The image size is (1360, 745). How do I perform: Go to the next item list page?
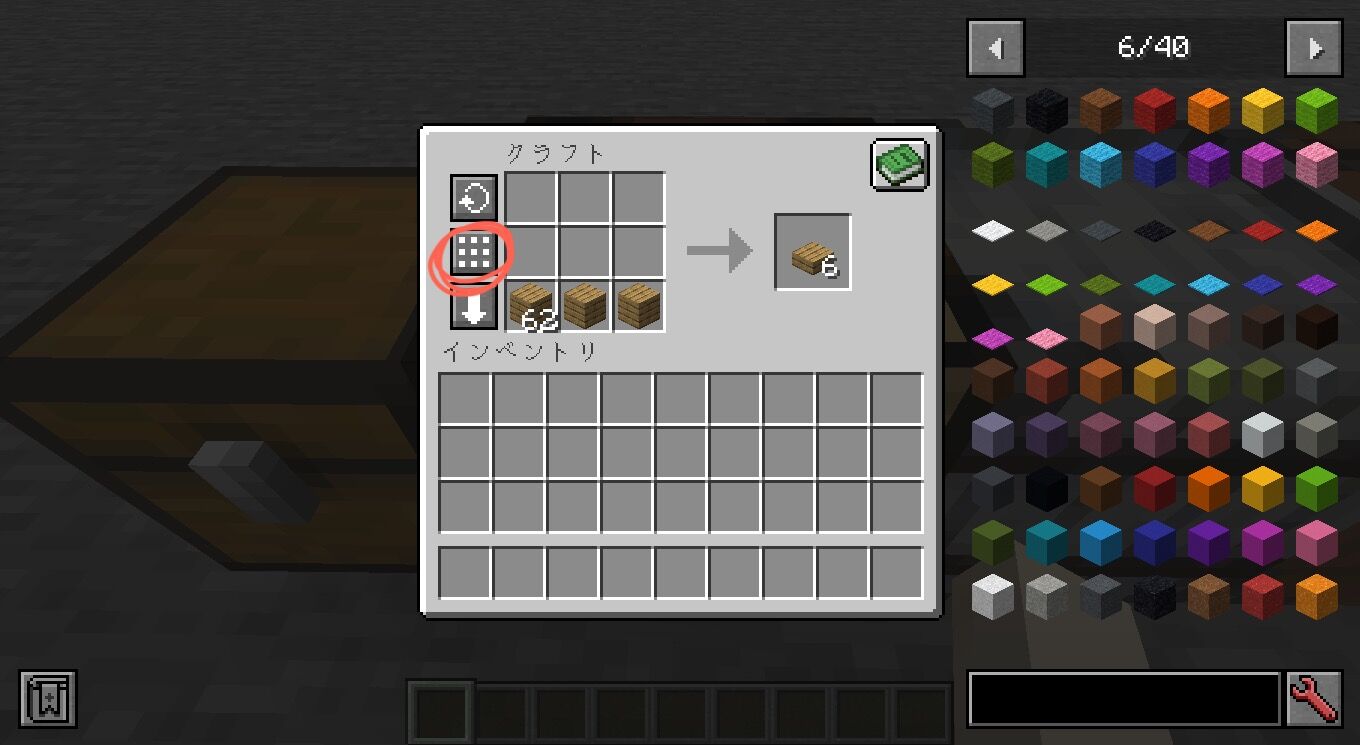(1314, 47)
